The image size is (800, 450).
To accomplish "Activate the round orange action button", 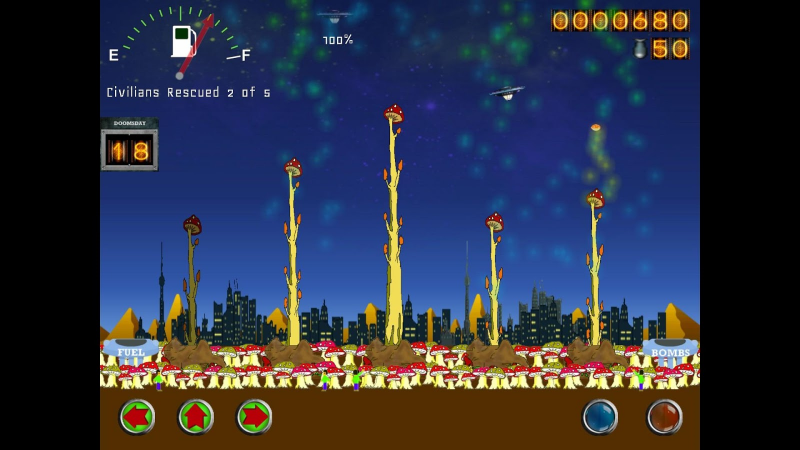I will pyautogui.click(x=664, y=417).
